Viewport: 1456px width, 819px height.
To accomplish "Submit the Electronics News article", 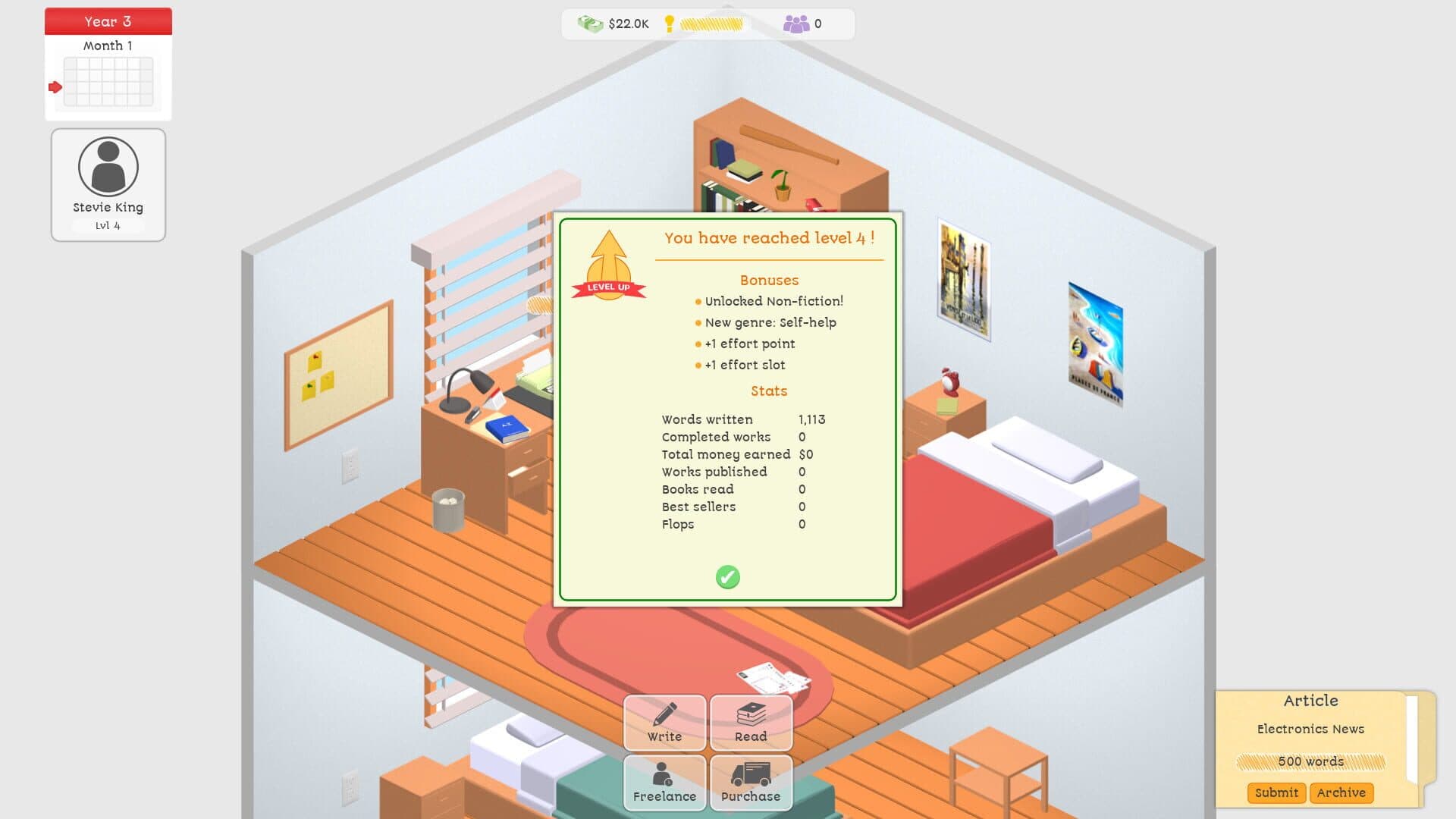I will pyautogui.click(x=1276, y=792).
